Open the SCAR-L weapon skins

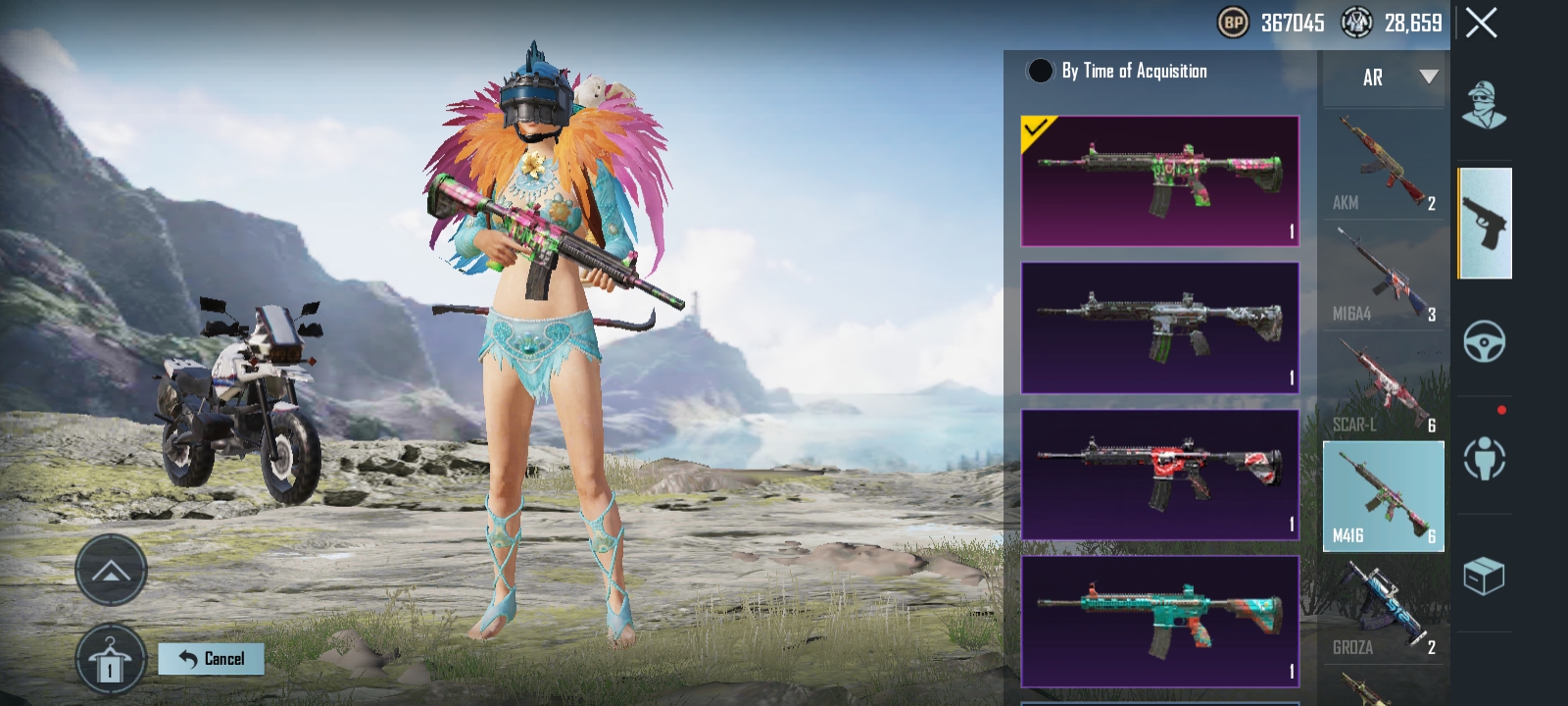coord(1384,386)
